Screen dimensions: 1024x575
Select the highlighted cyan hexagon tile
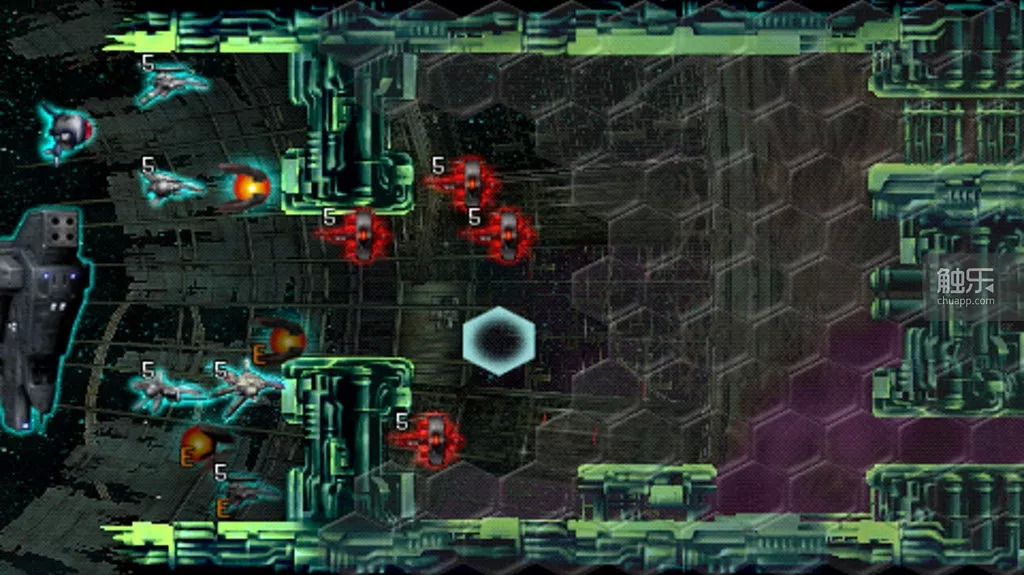coord(499,341)
